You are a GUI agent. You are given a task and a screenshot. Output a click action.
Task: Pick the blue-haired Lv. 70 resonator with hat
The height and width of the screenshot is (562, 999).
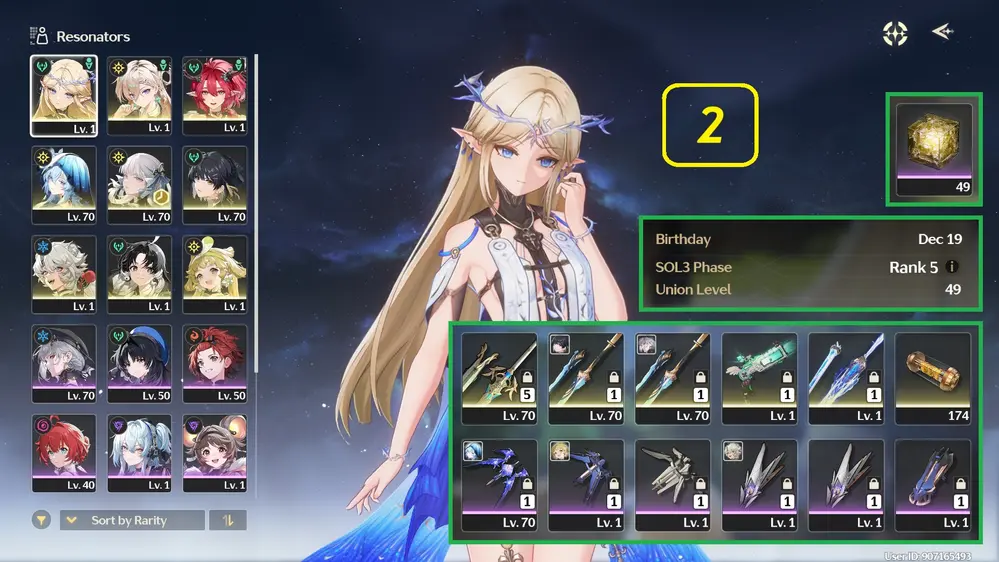(x=64, y=185)
